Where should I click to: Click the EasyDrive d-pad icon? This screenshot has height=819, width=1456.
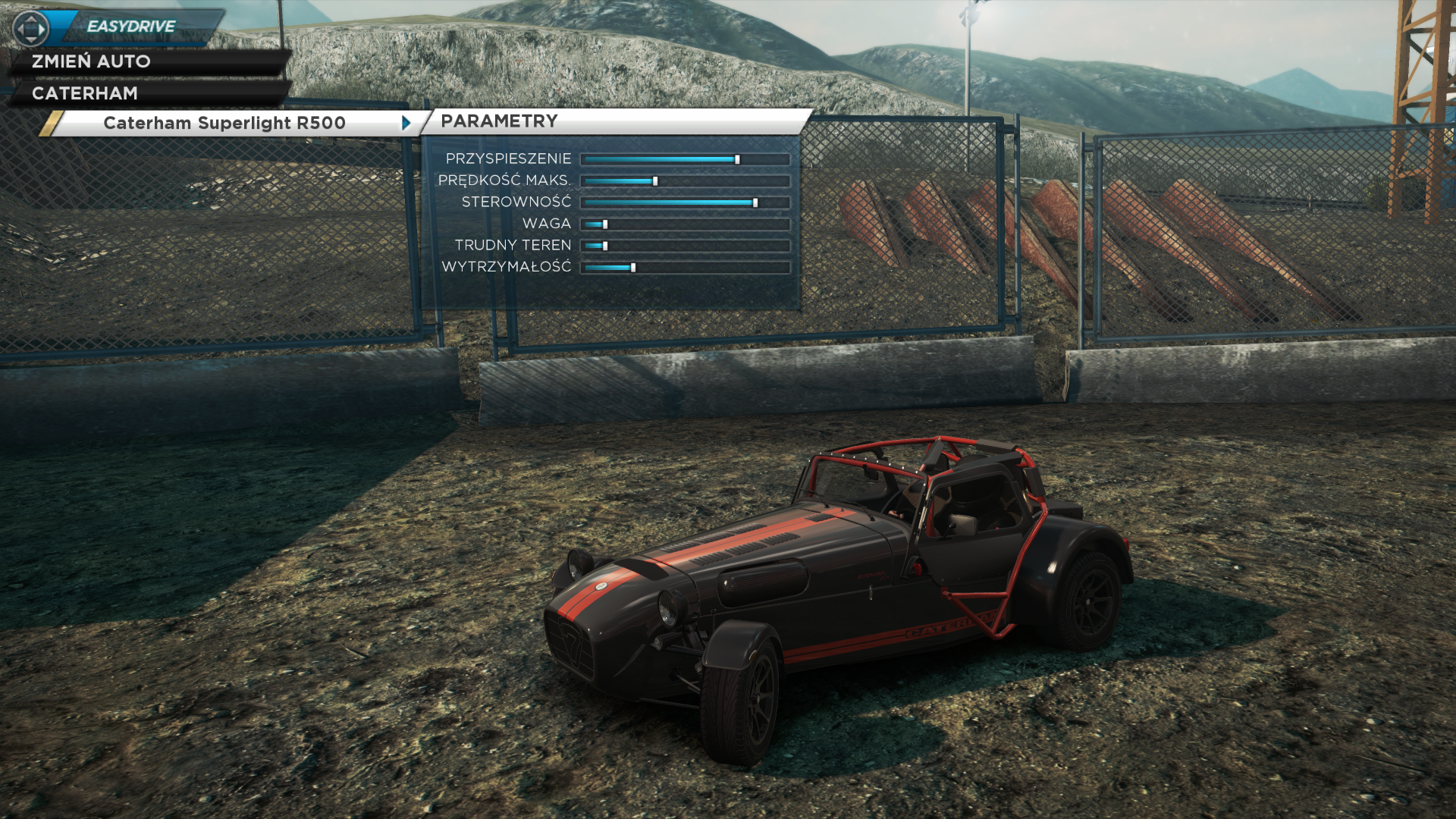(x=31, y=29)
